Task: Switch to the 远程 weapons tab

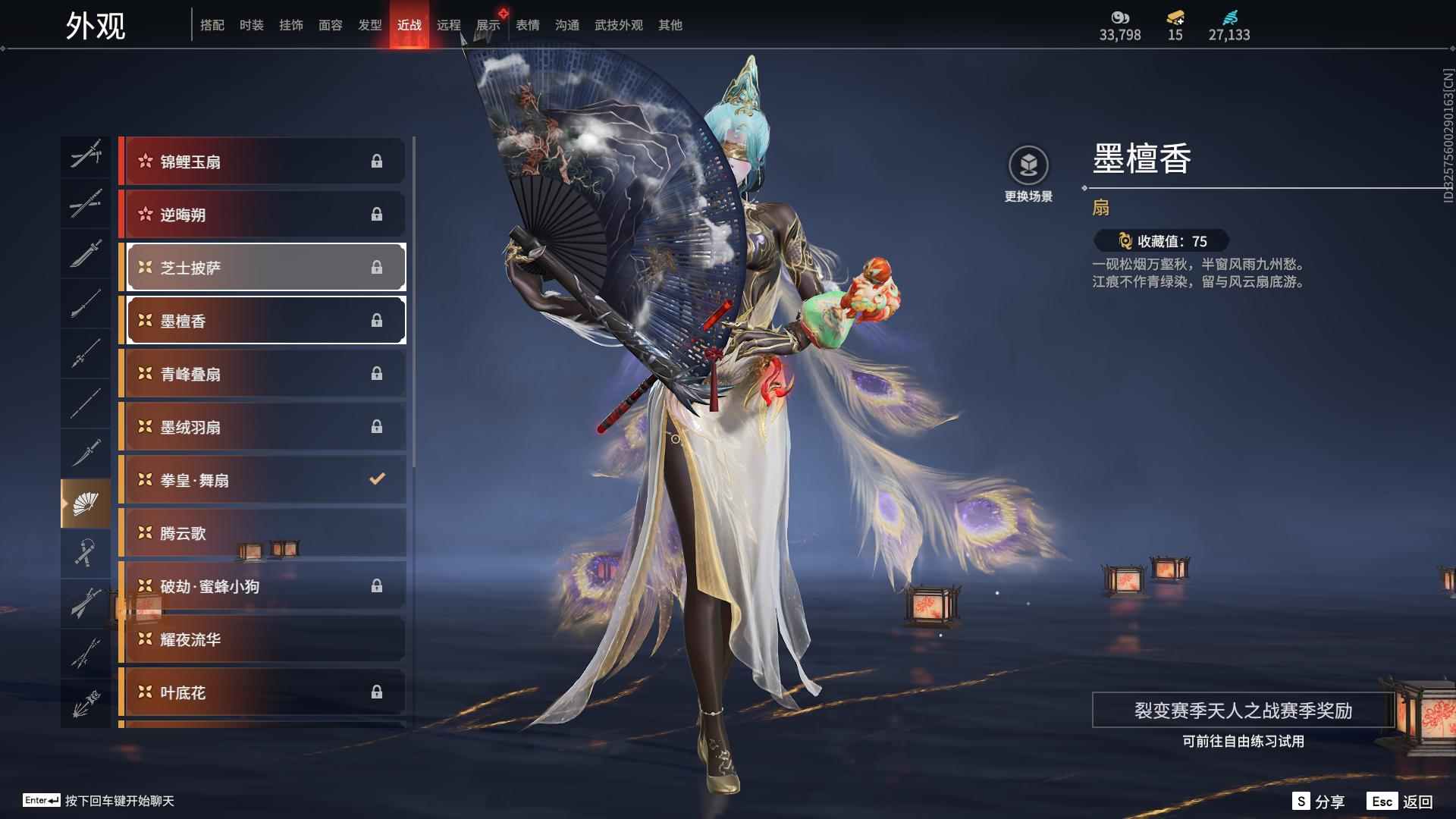Action: [x=448, y=25]
